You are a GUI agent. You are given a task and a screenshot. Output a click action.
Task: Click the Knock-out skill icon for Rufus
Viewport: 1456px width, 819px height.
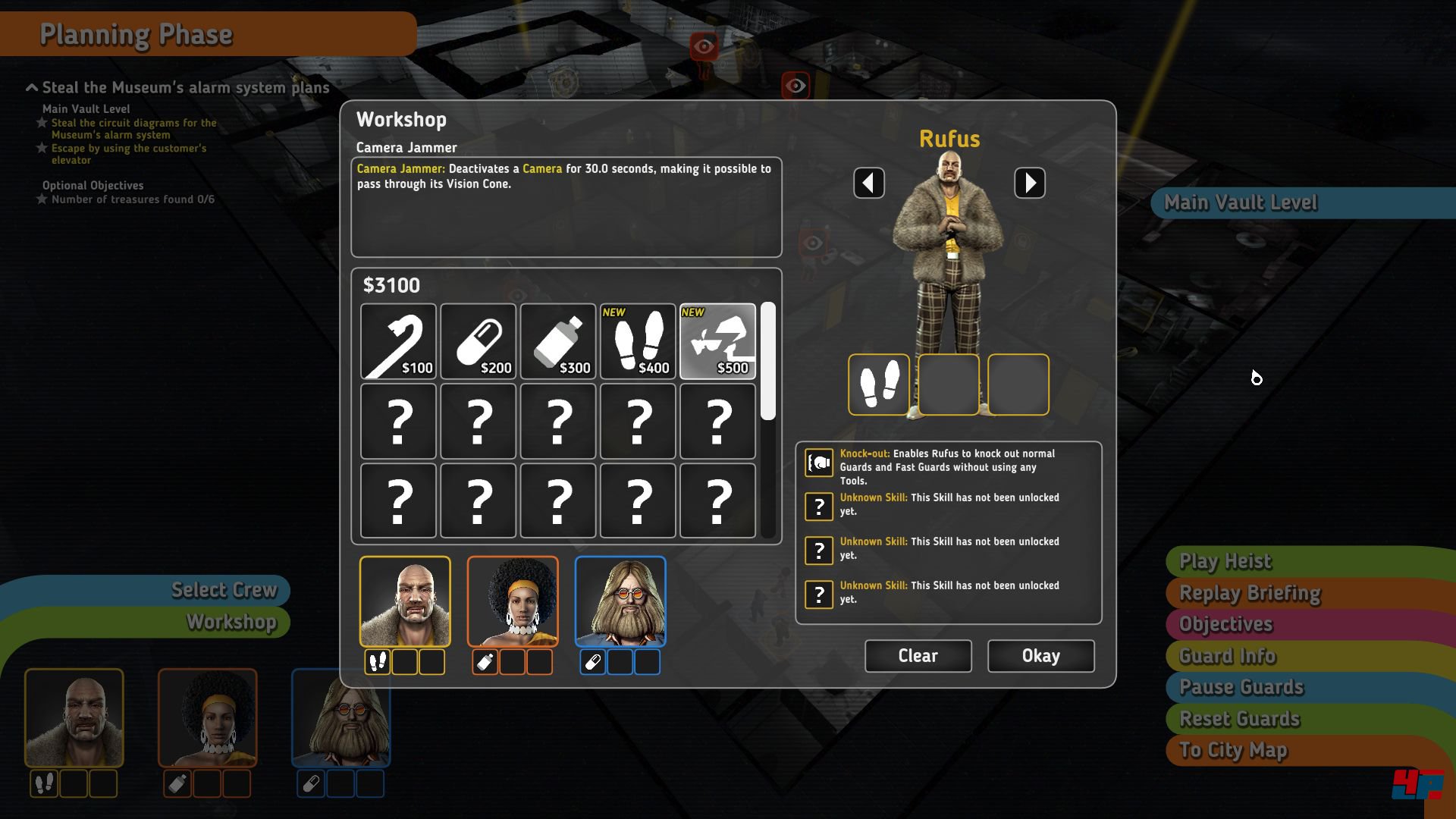[x=817, y=463]
